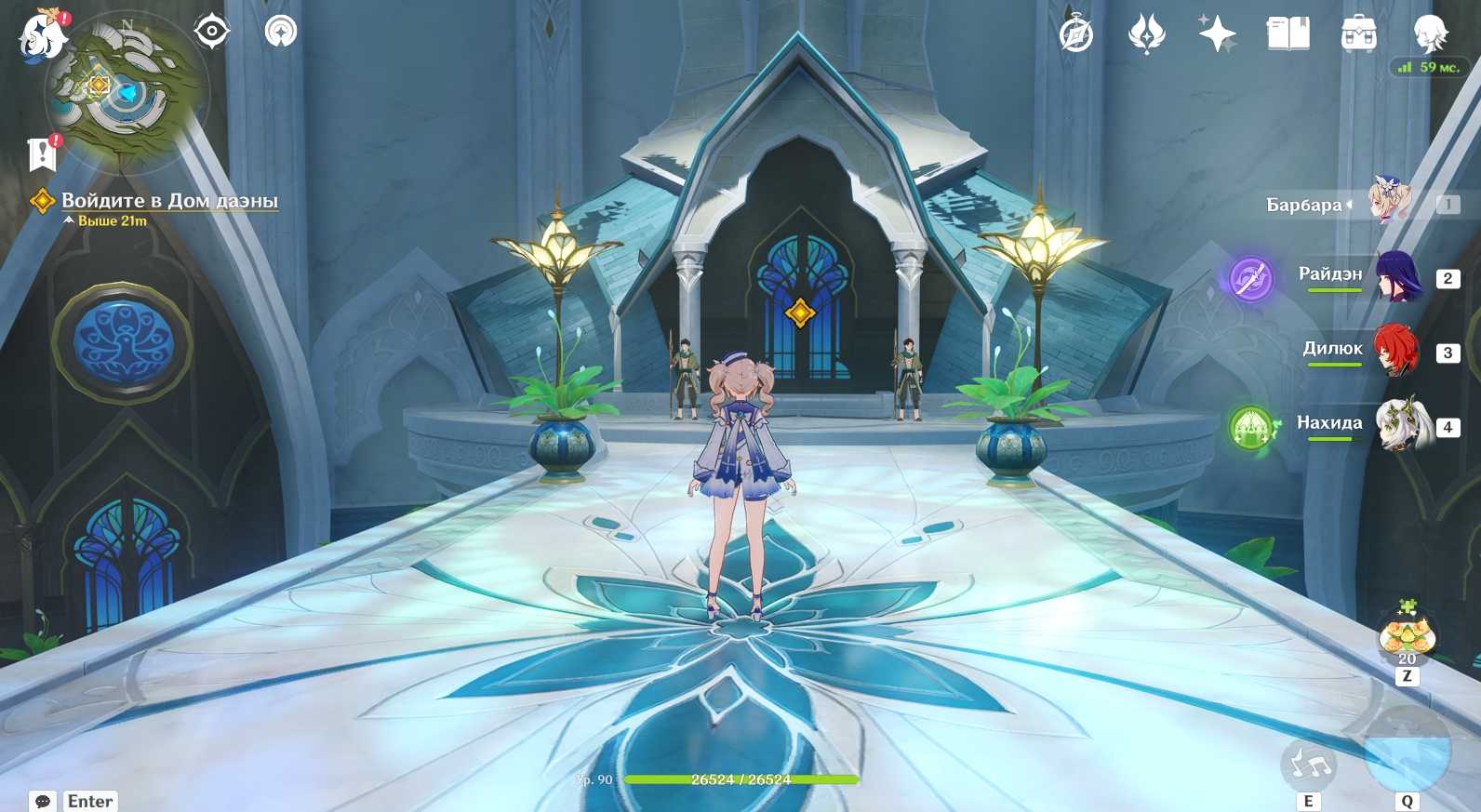The width and height of the screenshot is (1481, 812).
Task: Activate Barbara's elemental burst
Action: click(x=1407, y=752)
